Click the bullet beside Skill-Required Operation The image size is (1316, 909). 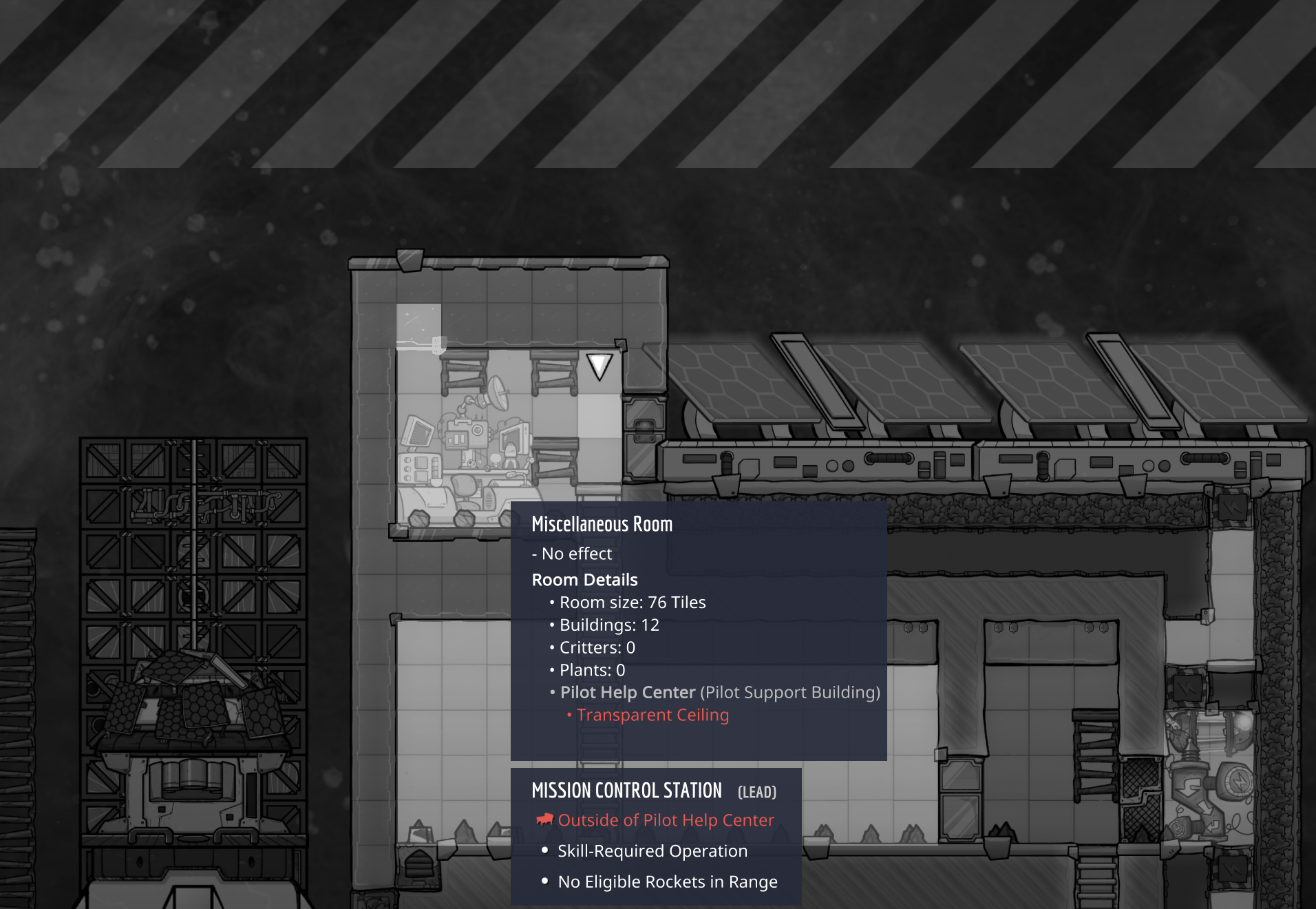(544, 851)
